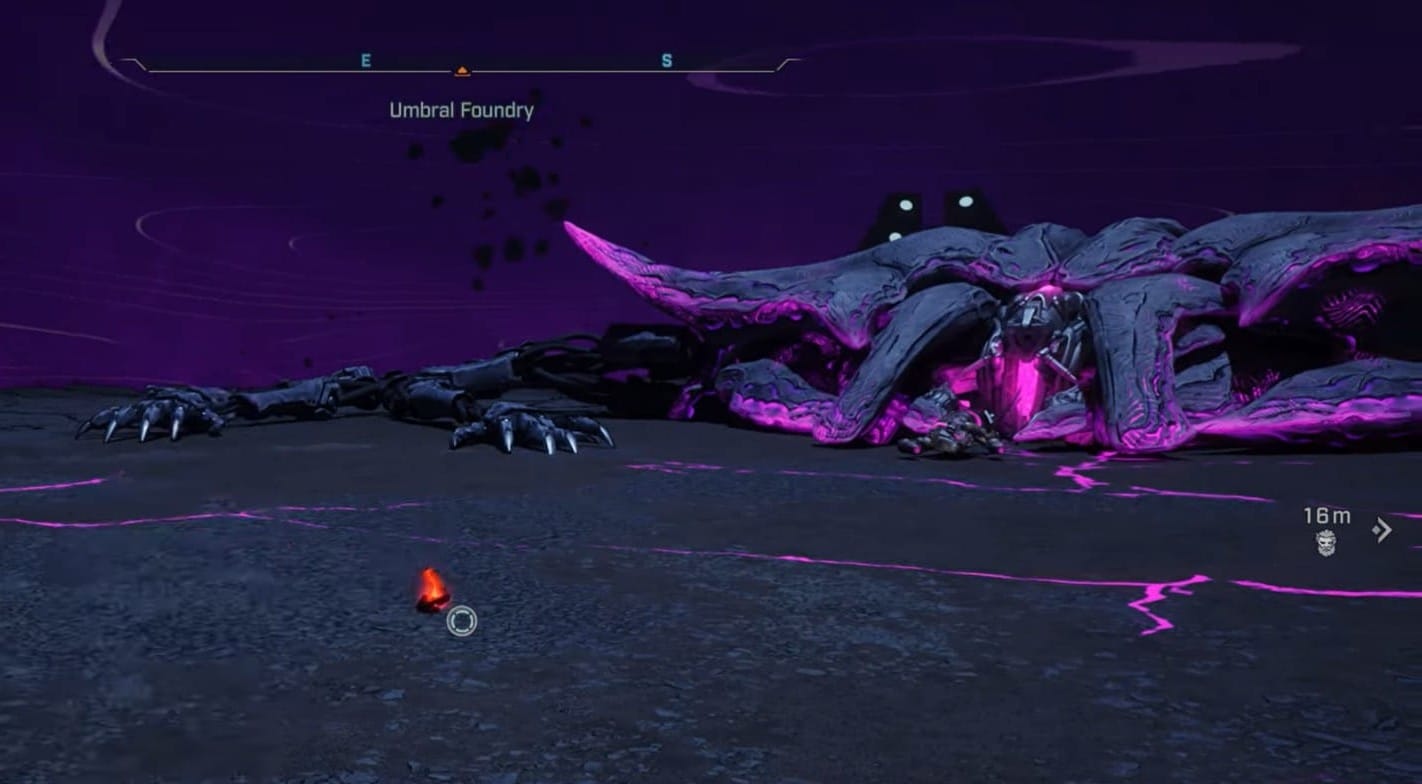Screen dimensions: 1422x784
Task: Click the S marker on the compass bar
Action: point(666,59)
